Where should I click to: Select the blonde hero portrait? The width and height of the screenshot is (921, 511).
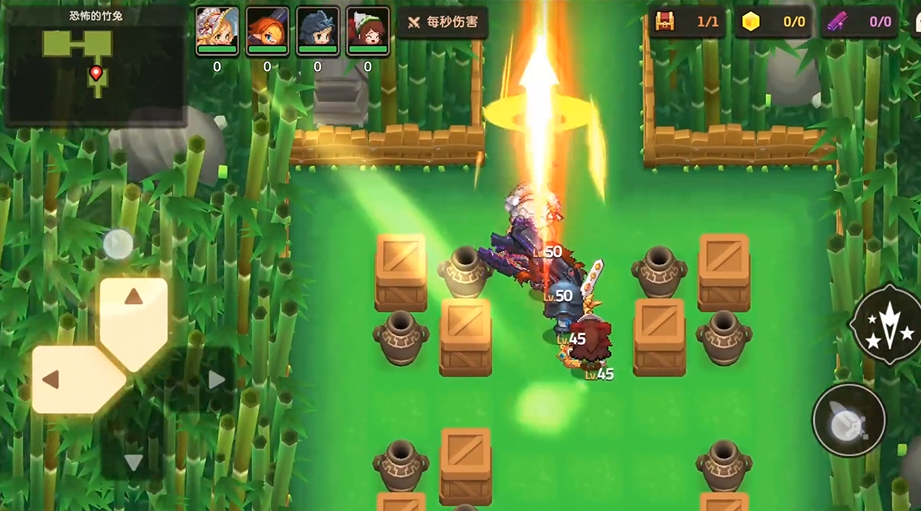point(217,32)
